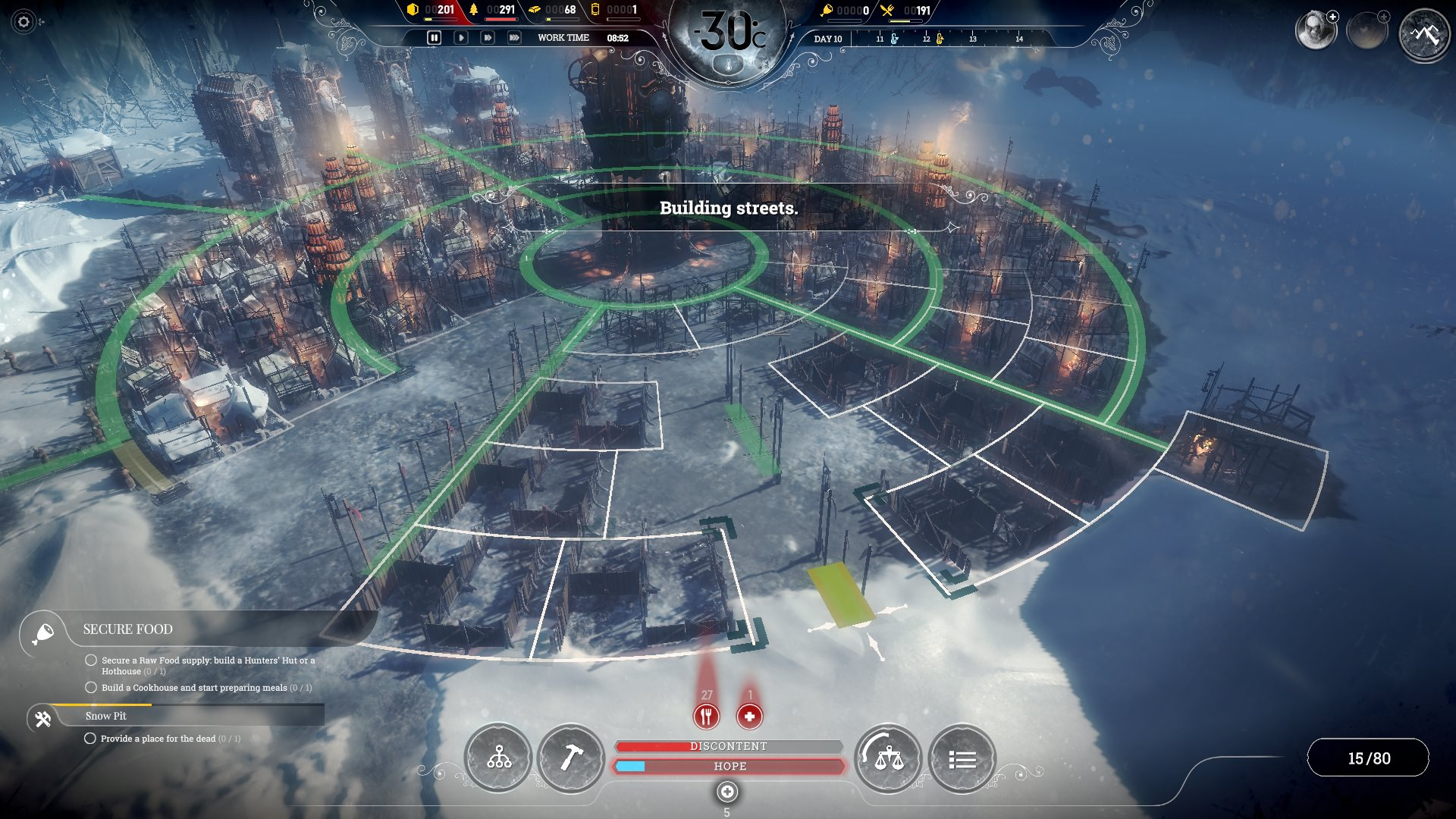Viewport: 1456px width, 819px height.
Task: Click the red hungry people alert
Action: point(706,716)
